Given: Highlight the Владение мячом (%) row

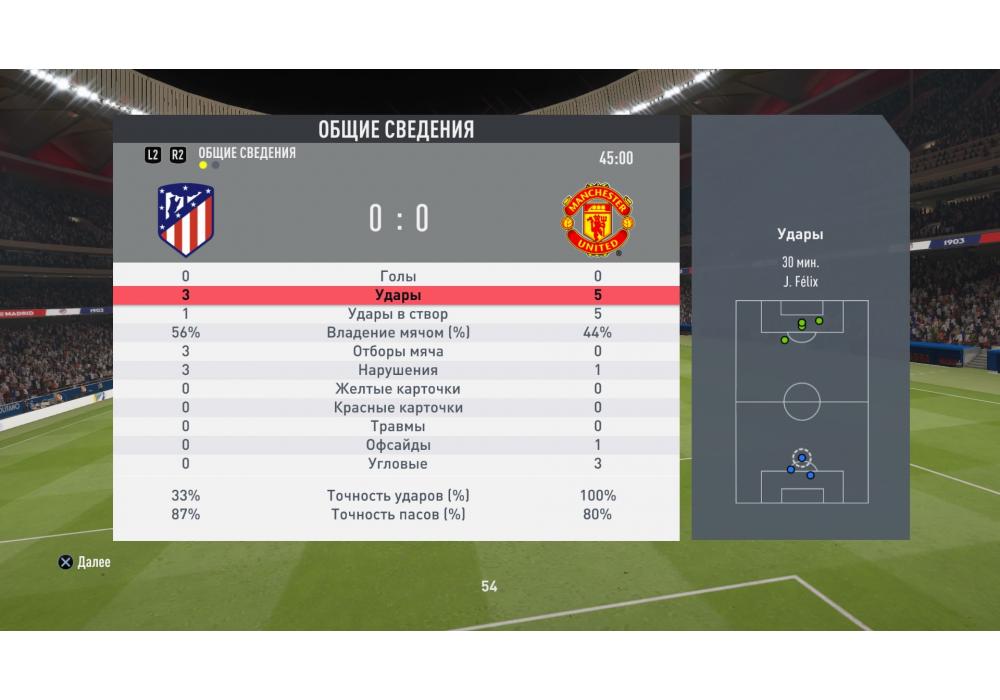Looking at the screenshot, I should (x=397, y=333).
